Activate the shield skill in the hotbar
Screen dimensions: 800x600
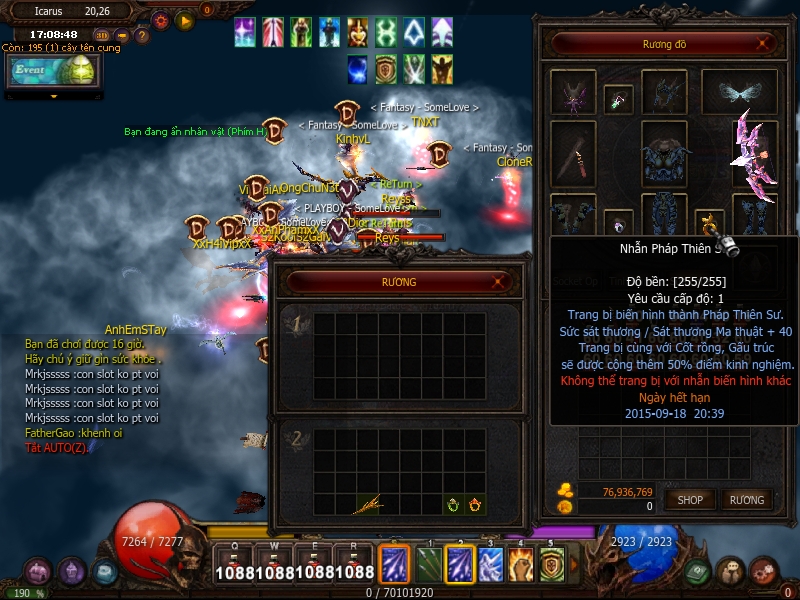tap(551, 564)
